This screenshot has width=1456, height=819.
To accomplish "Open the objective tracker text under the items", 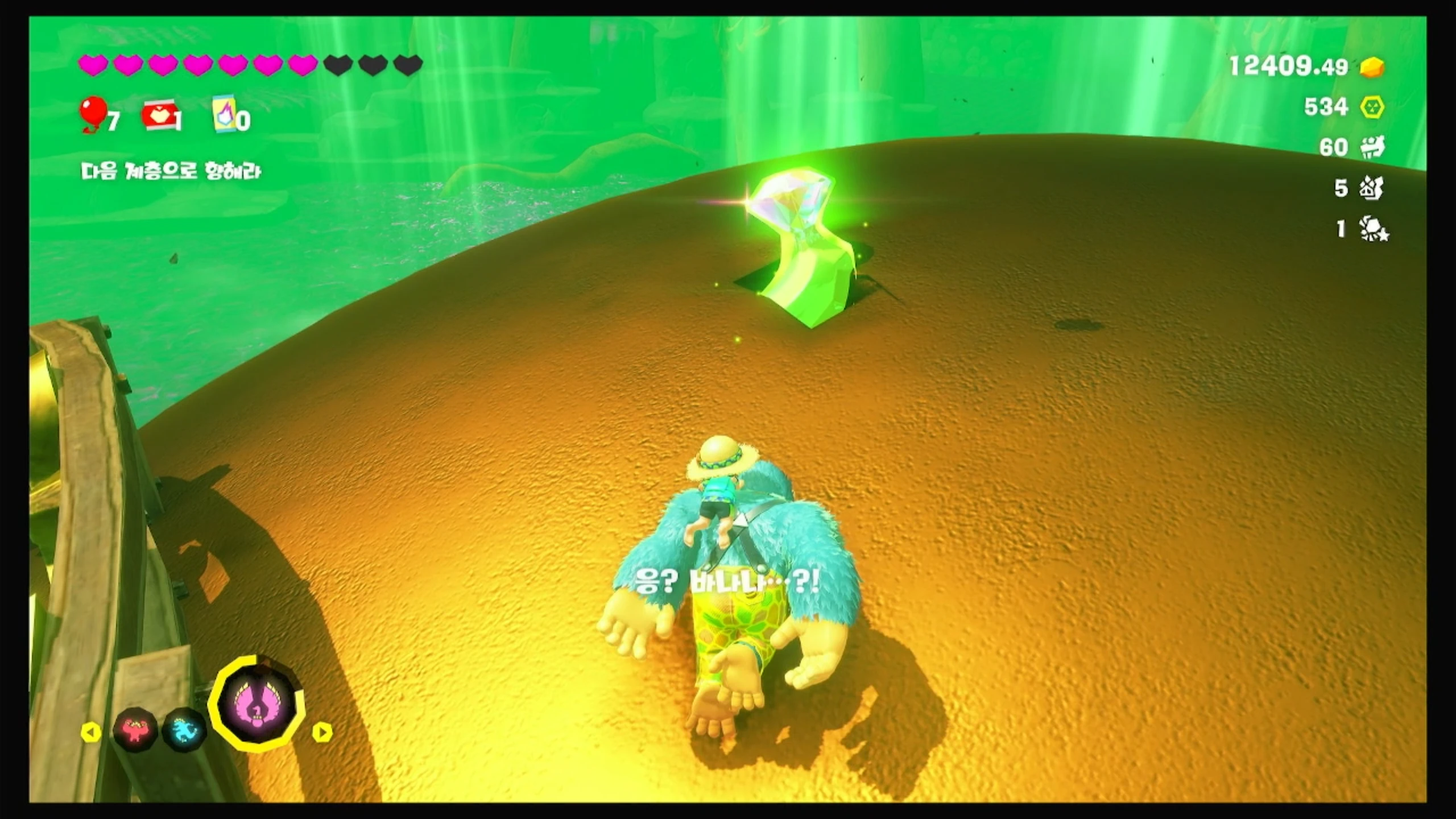I will (x=171, y=171).
